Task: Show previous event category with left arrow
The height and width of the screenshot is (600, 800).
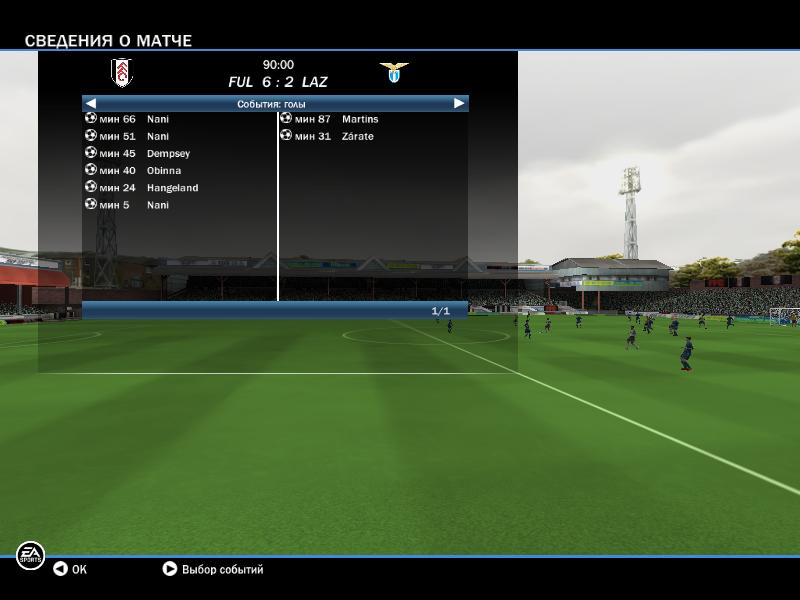Action: [90, 103]
